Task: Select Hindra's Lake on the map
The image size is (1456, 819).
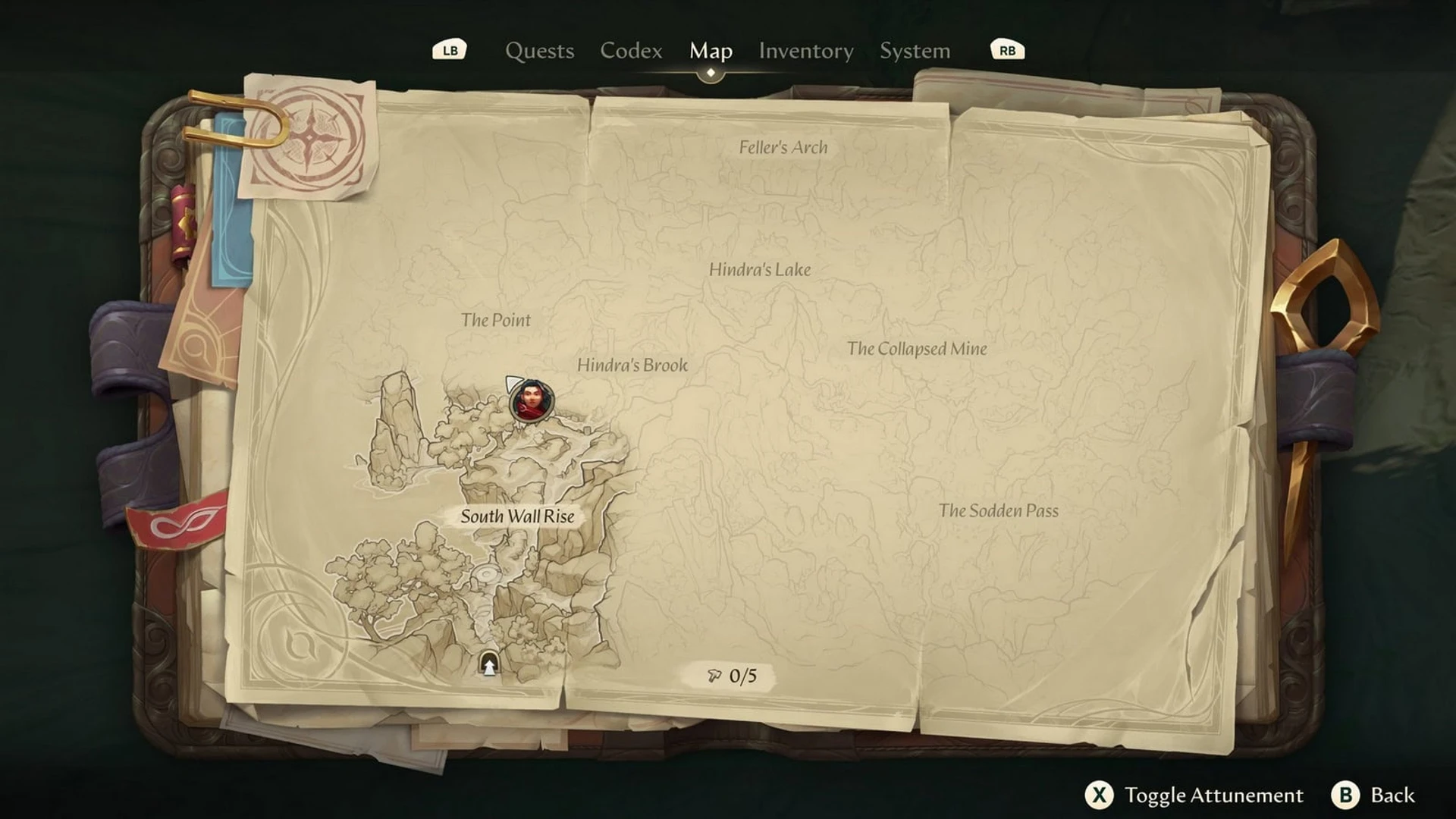Action: point(760,269)
